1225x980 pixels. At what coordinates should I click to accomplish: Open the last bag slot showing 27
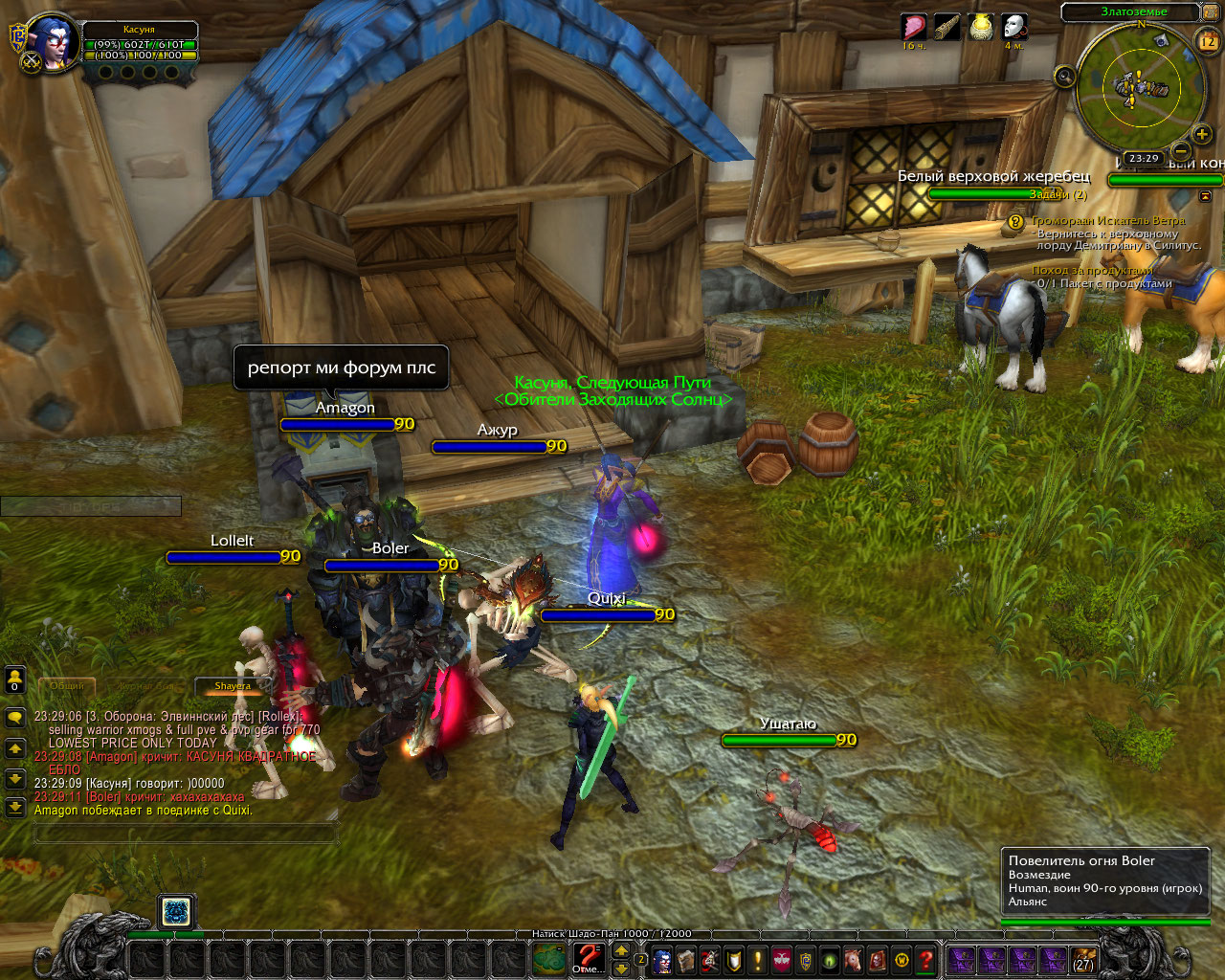tap(1082, 958)
